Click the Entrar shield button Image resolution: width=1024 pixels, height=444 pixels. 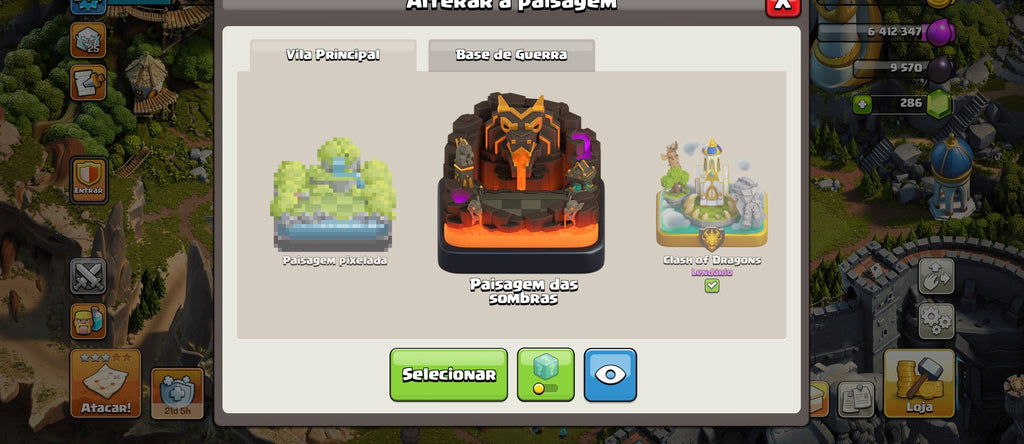pos(89,179)
